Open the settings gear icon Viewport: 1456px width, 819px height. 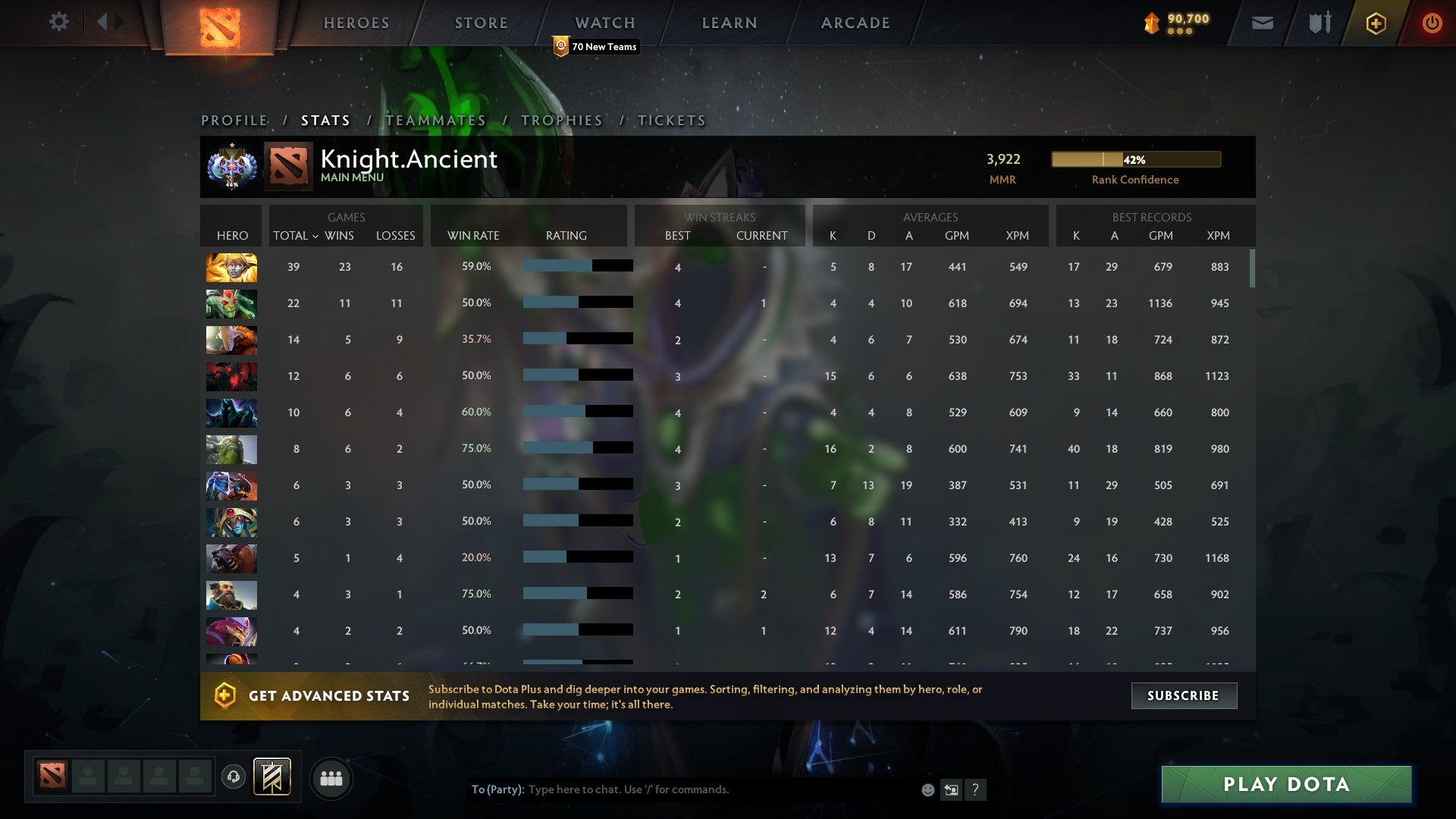59,22
